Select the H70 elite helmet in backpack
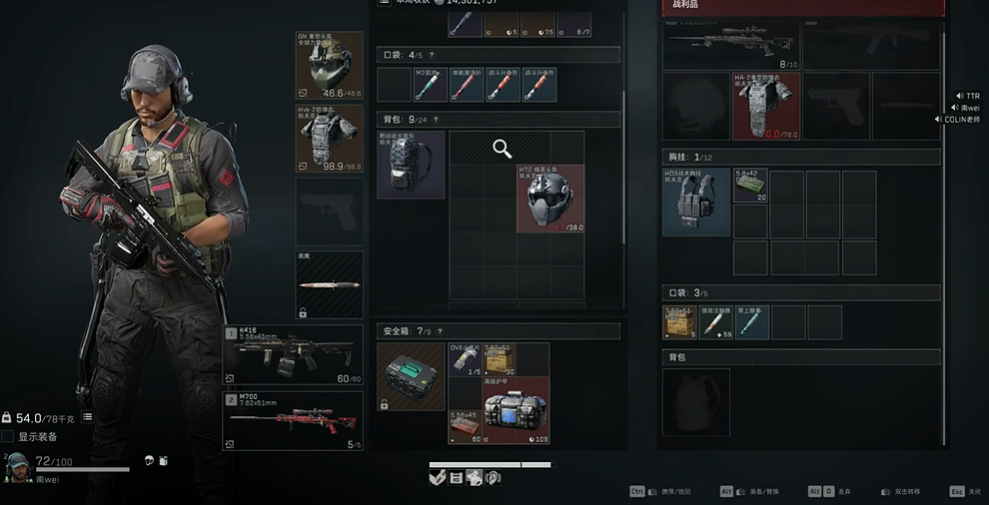 coord(550,198)
